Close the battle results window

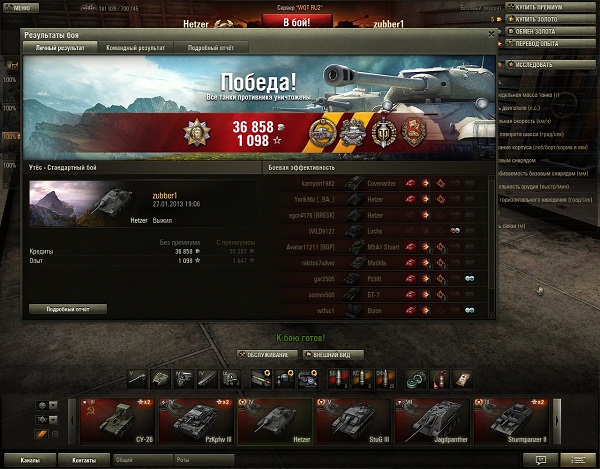(x=490, y=34)
